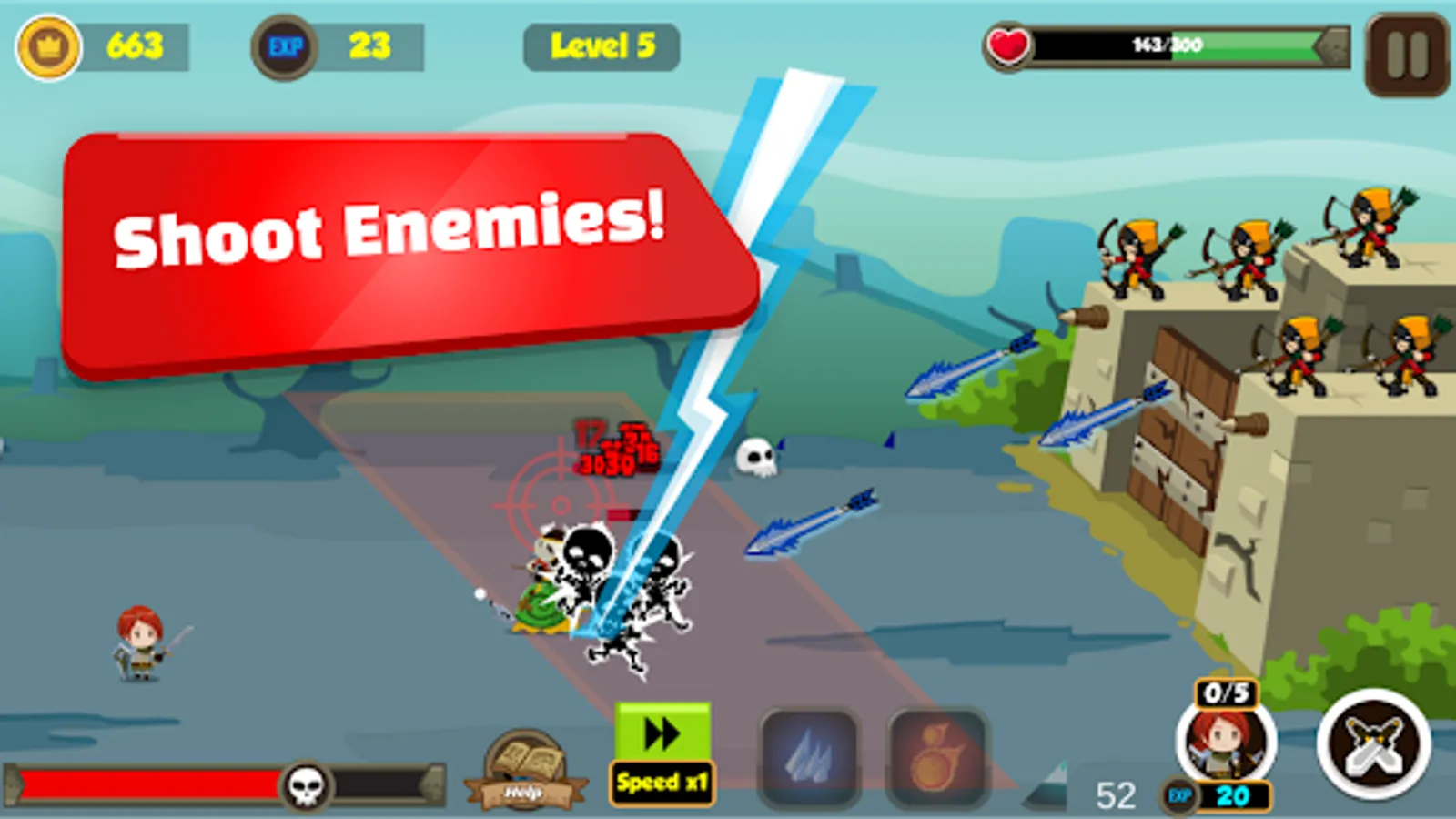The width and height of the screenshot is (1456, 819).
Task: Open the EXP 20 expander panel
Action: point(1230,794)
